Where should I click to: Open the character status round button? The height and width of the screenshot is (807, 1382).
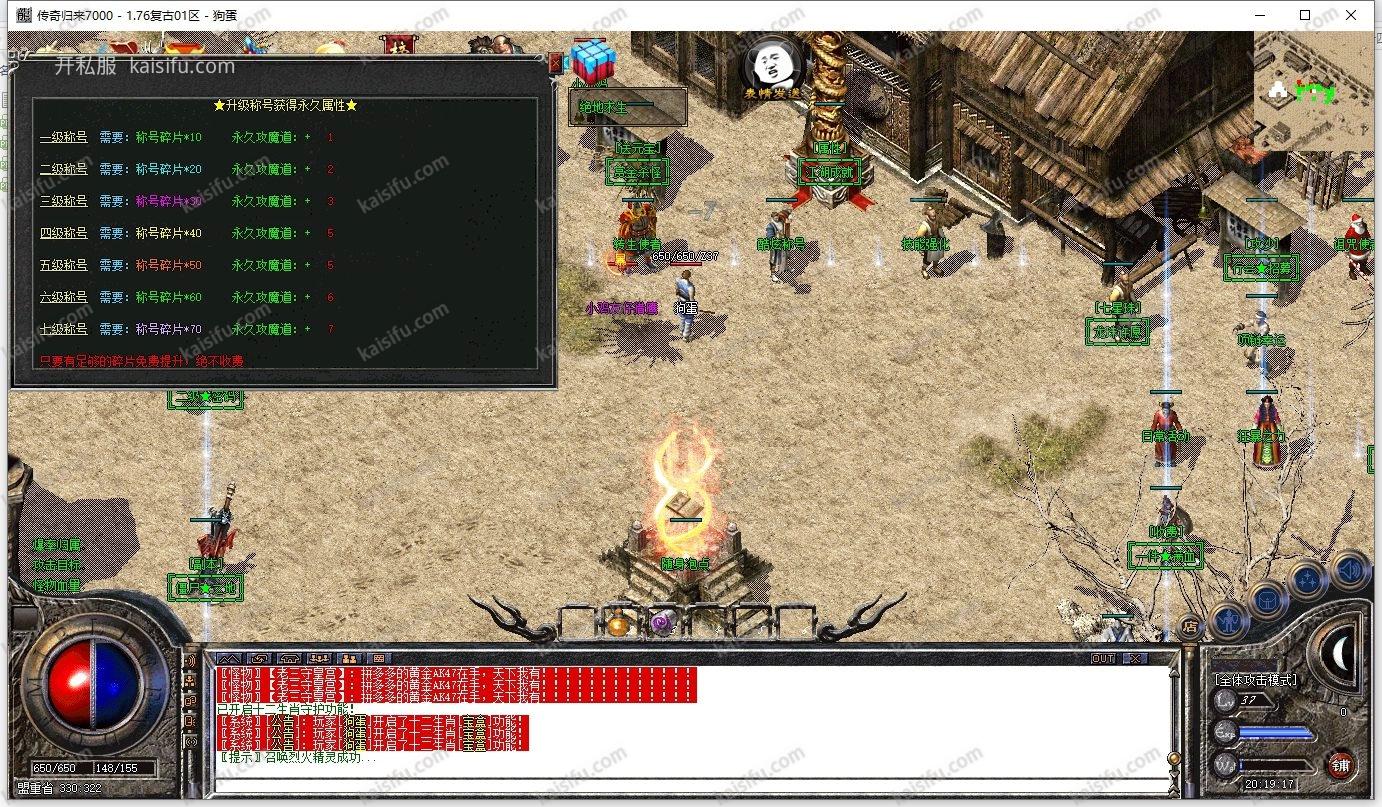pos(1227,620)
